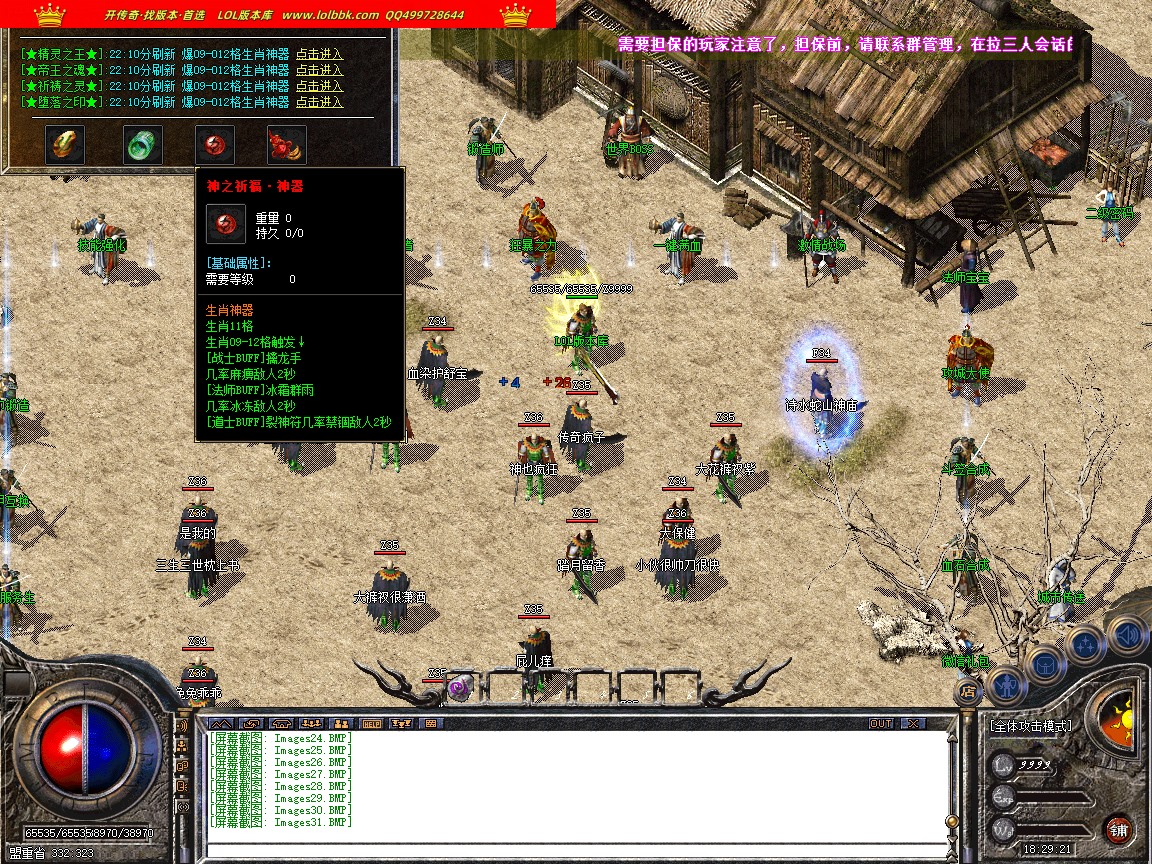
Task: Select the red orb item in the panel
Action: pyautogui.click(x=215, y=145)
